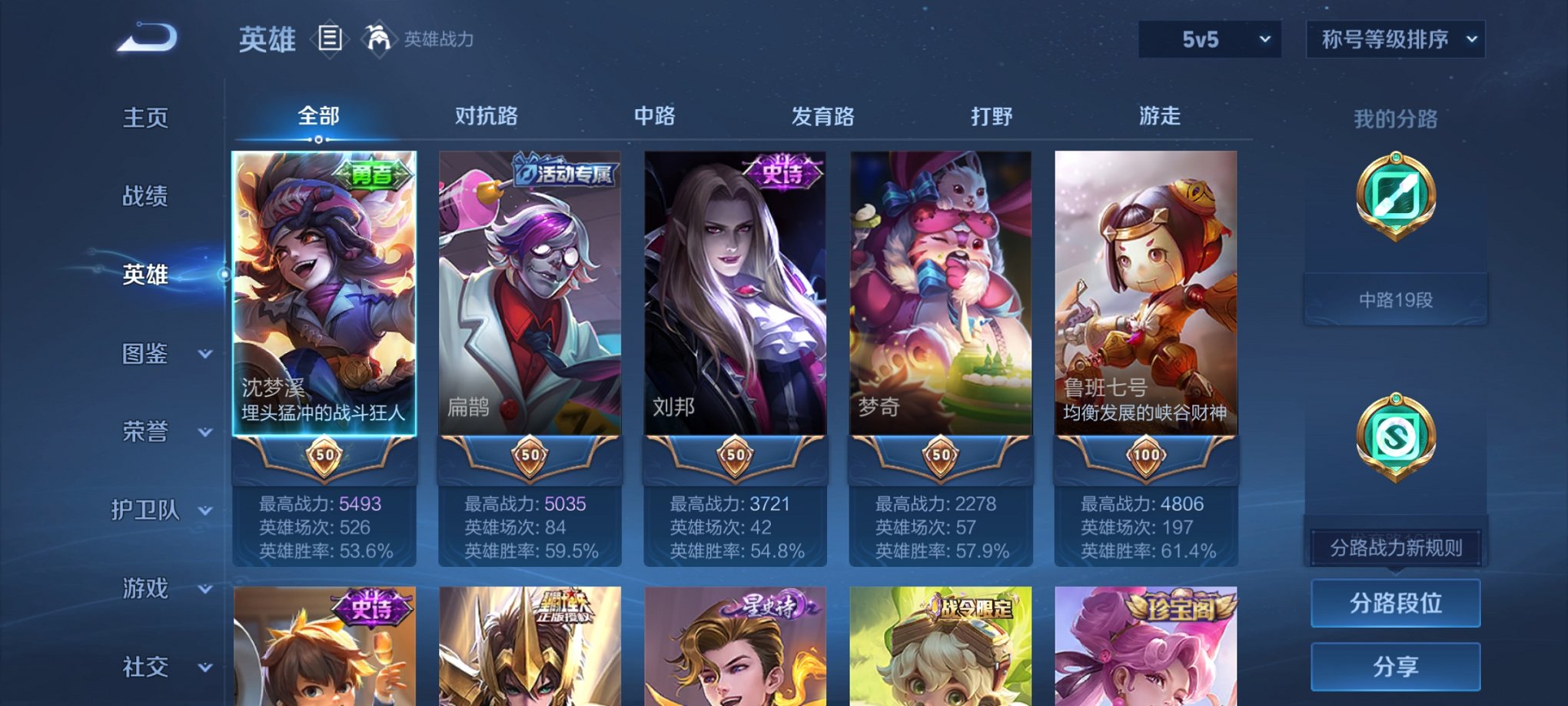
Task: Switch to the 战绩 sidebar section
Action: [x=143, y=196]
